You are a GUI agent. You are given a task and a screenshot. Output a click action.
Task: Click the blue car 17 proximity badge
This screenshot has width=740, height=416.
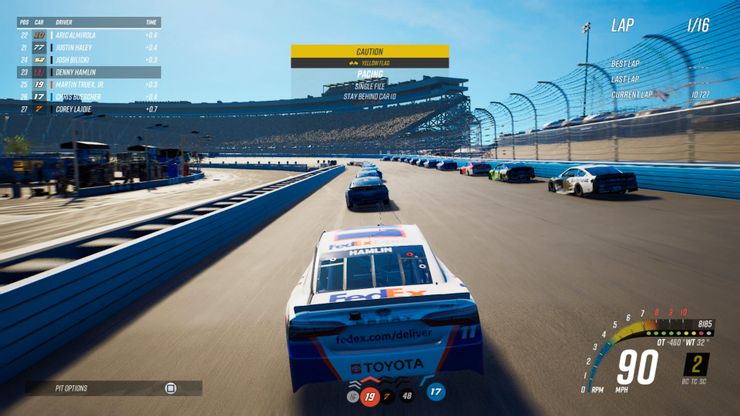point(436,392)
